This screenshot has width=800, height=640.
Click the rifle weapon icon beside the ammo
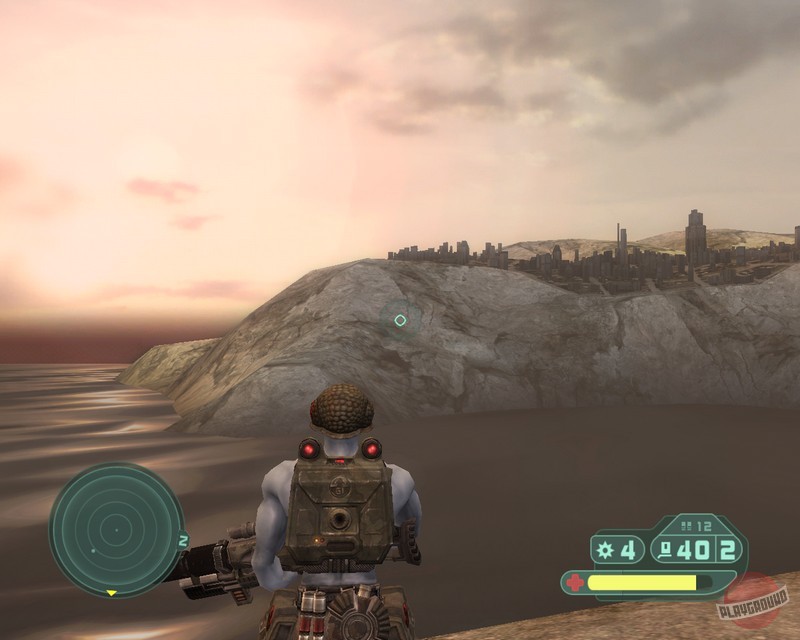666,548
